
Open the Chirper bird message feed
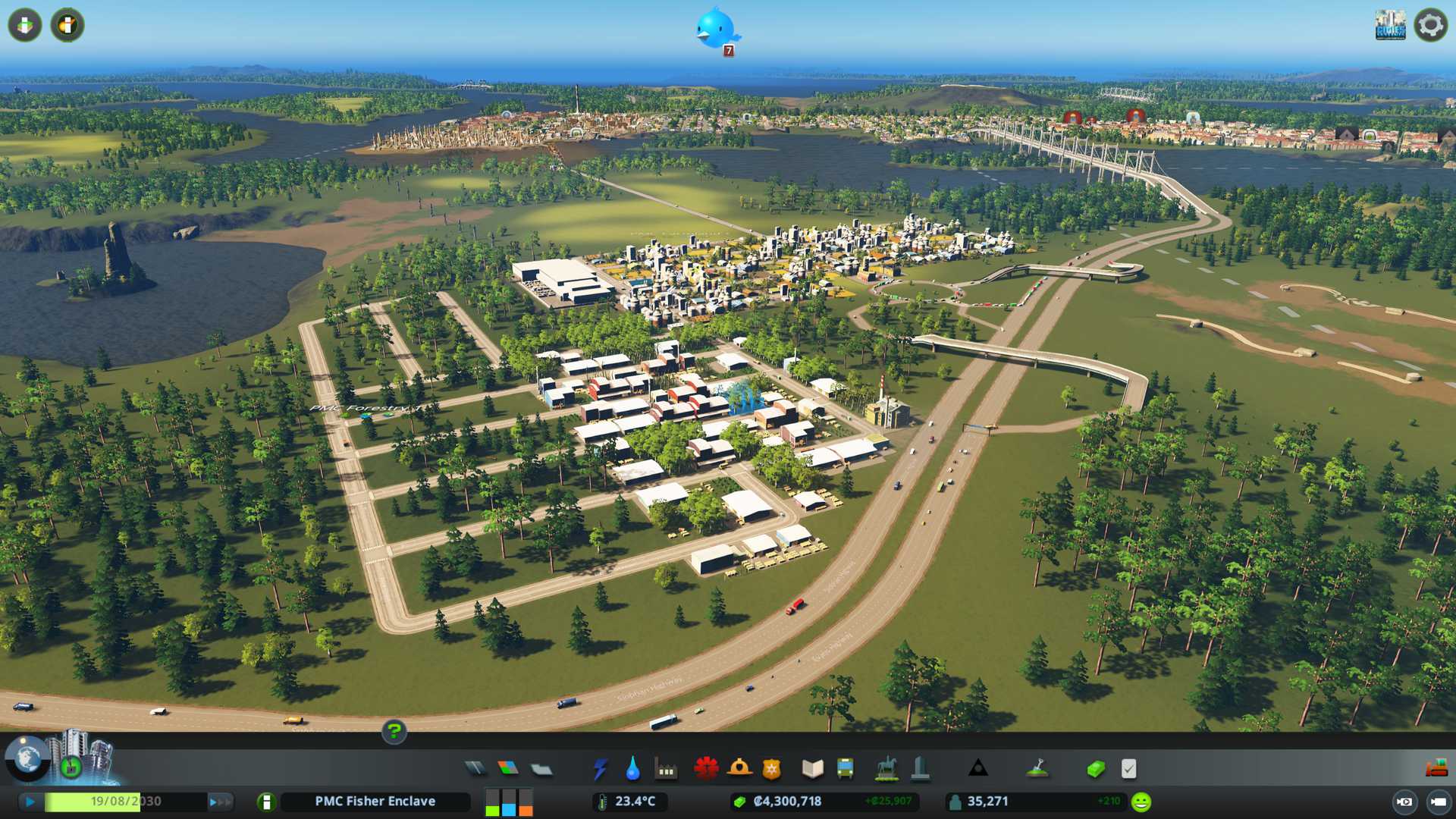[714, 29]
